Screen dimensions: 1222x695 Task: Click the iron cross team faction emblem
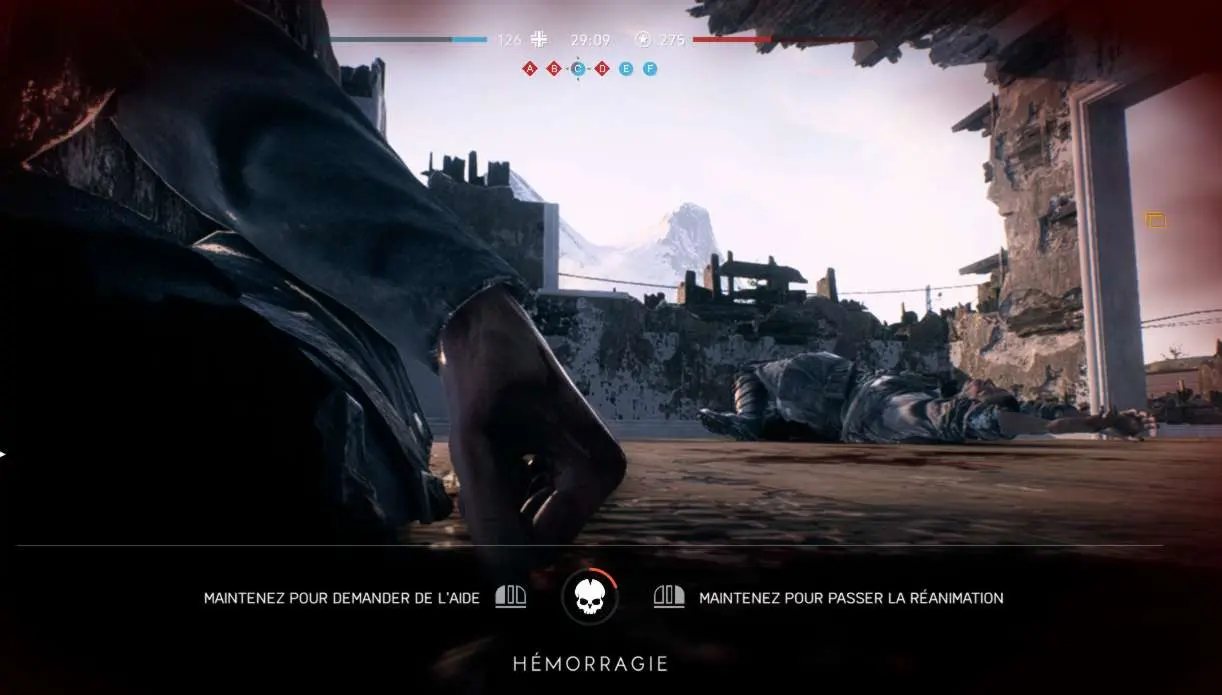coord(540,40)
